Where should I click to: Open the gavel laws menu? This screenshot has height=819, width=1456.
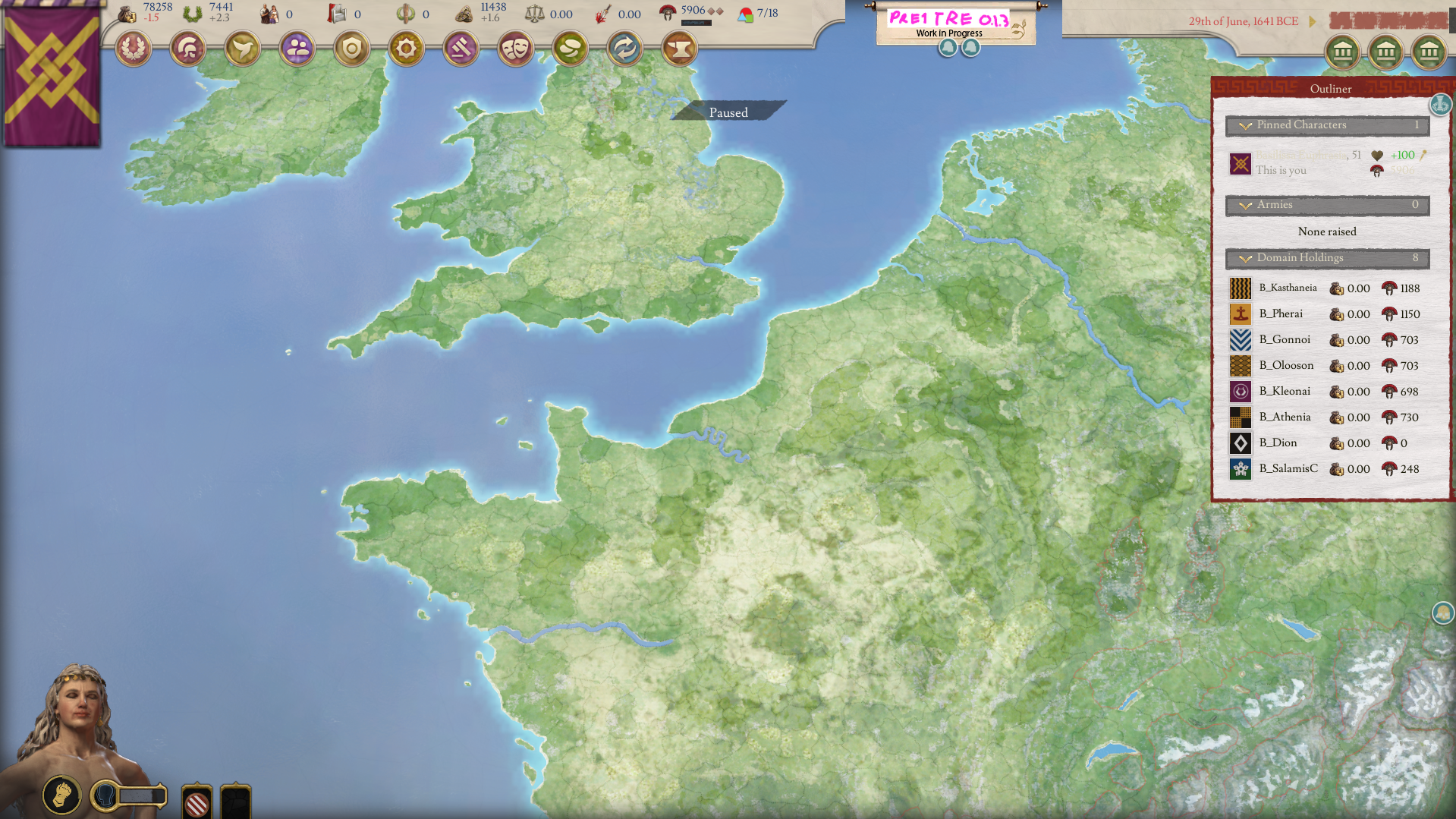pyautogui.click(x=461, y=49)
